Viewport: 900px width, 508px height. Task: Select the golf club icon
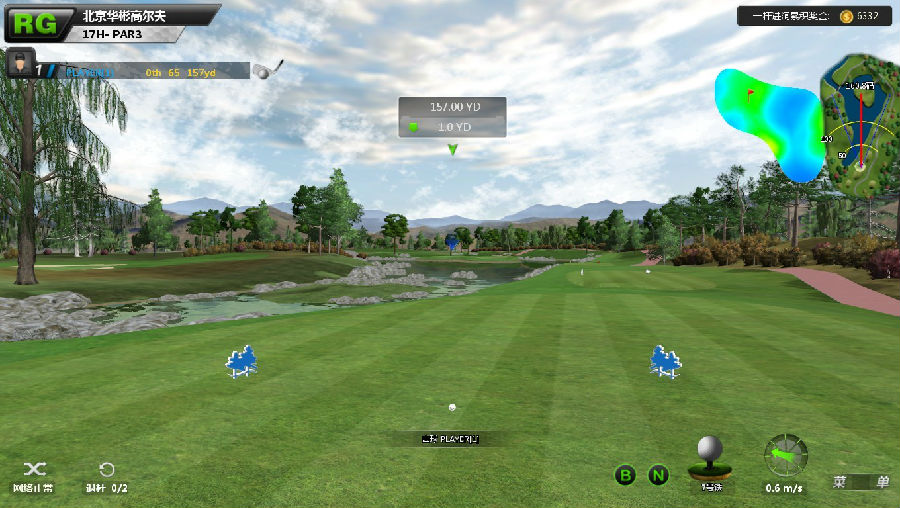pos(267,70)
